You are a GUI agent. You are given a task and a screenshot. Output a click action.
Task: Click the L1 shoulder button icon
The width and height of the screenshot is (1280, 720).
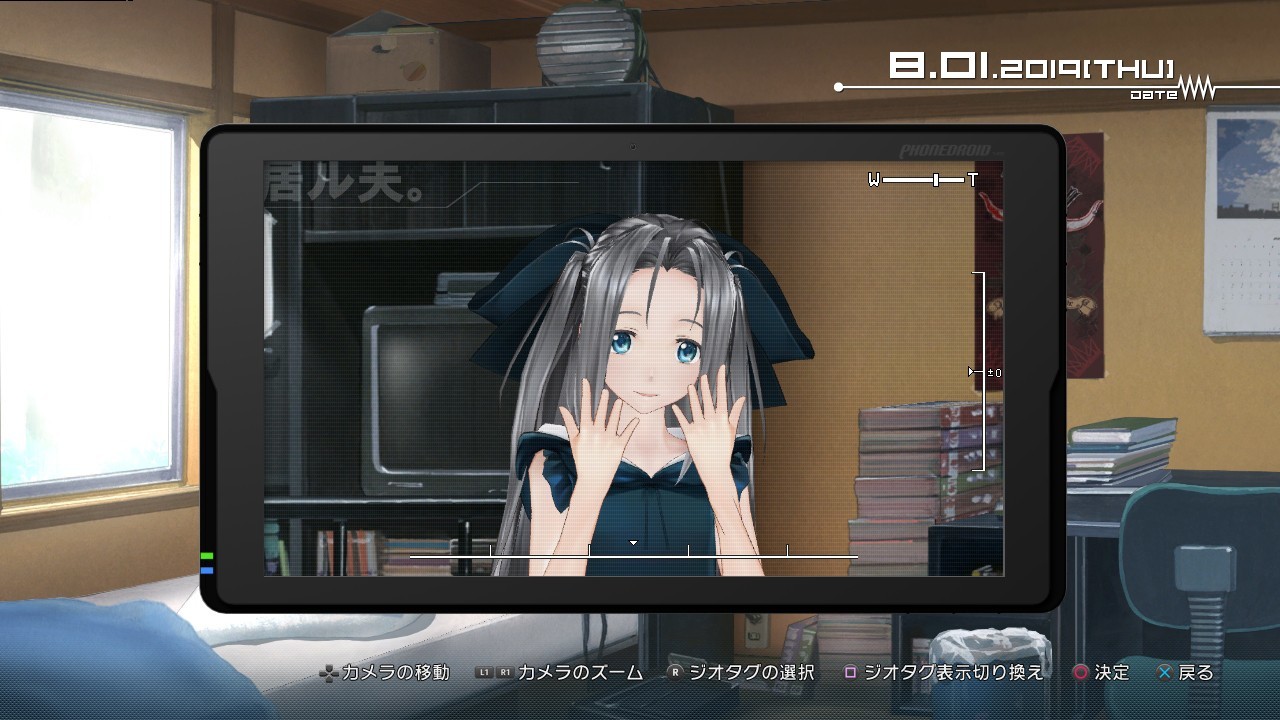tap(484, 673)
